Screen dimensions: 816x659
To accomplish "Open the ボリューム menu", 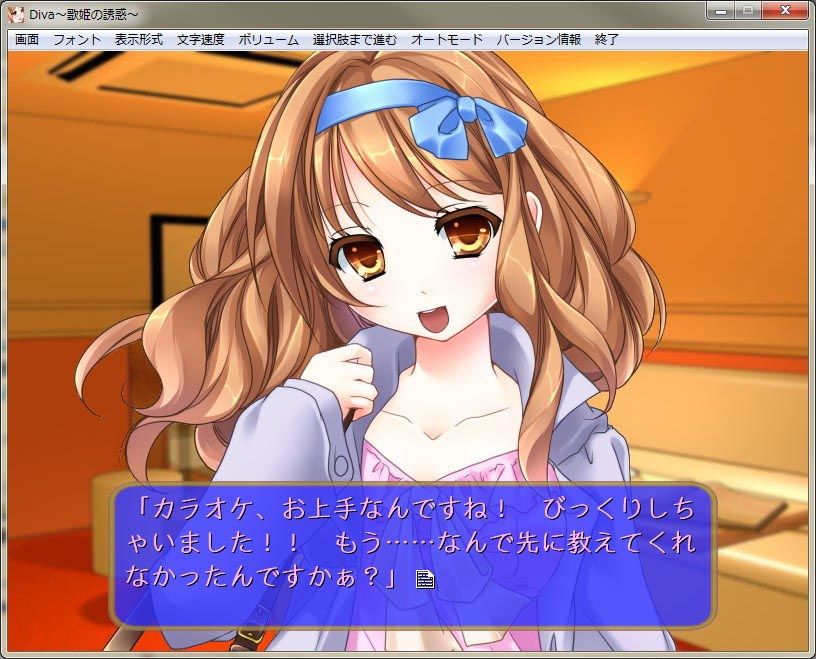I will tap(268, 40).
